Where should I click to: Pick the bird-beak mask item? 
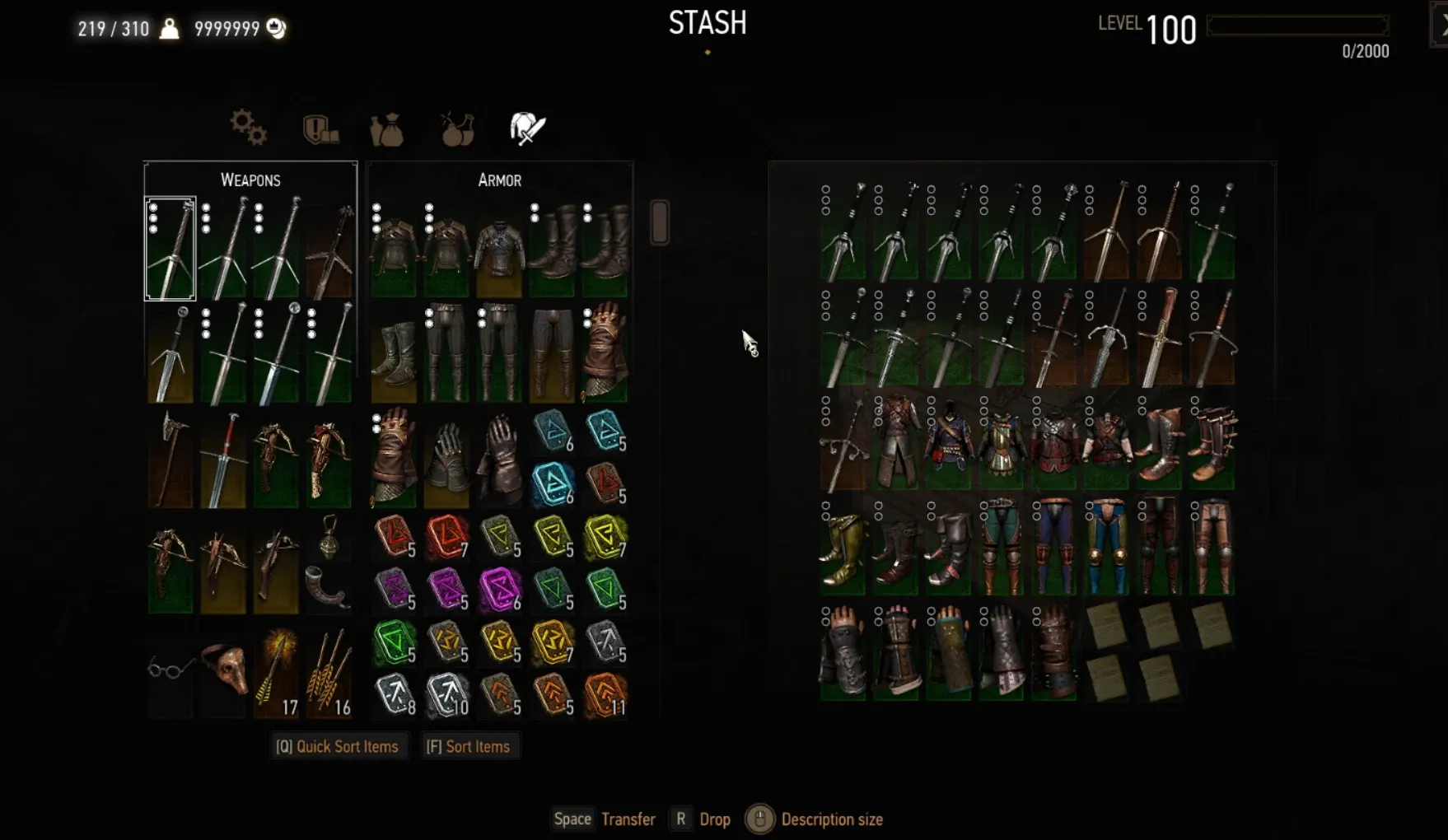[223, 669]
